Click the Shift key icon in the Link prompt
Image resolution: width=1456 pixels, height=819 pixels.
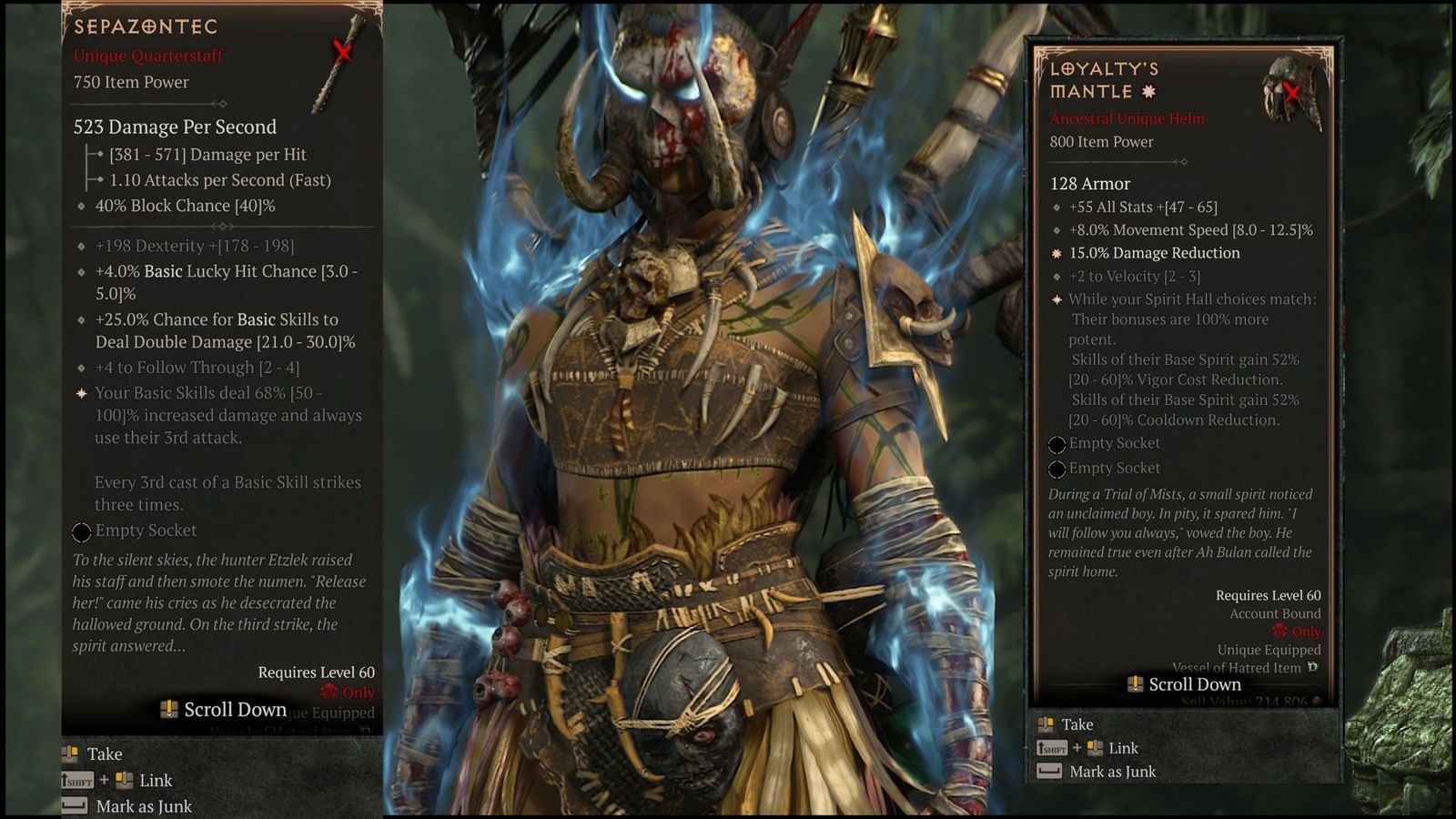coord(77,780)
